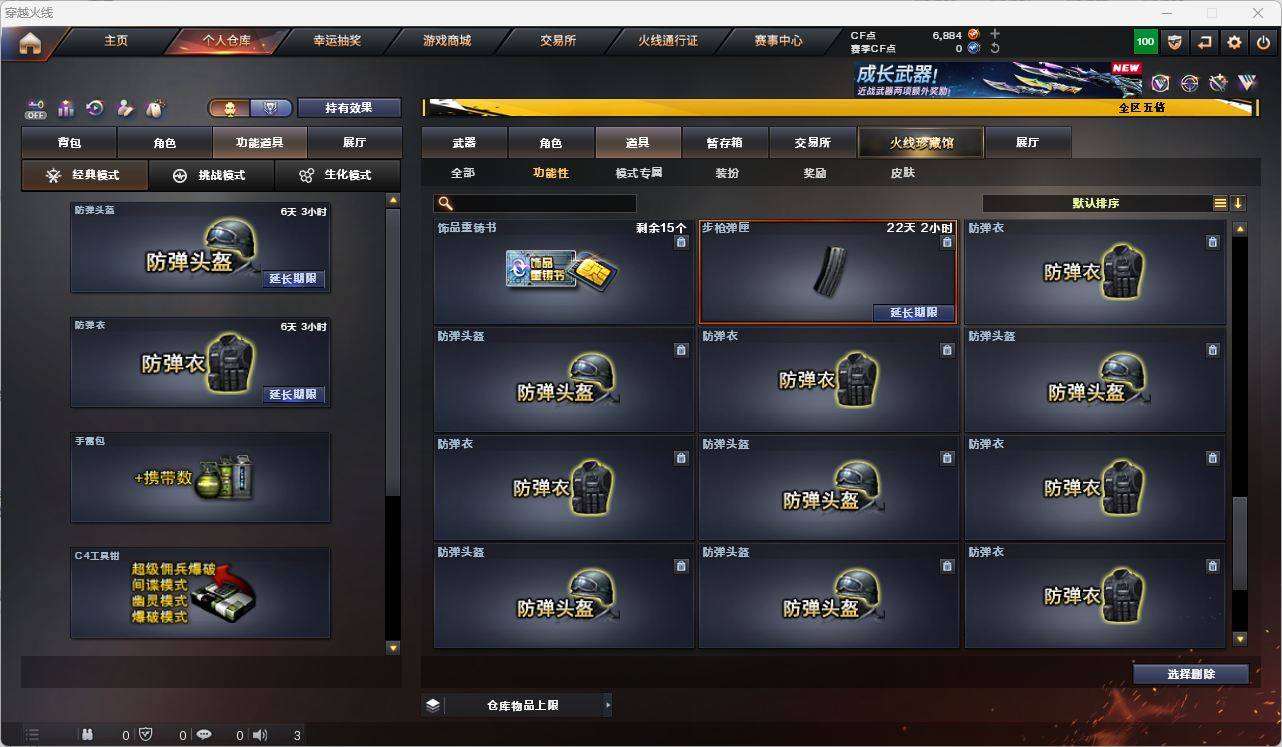Click the down arrow beside the sort list icon
Screen dimensions: 1282x747
pyautogui.click(x=1239, y=202)
